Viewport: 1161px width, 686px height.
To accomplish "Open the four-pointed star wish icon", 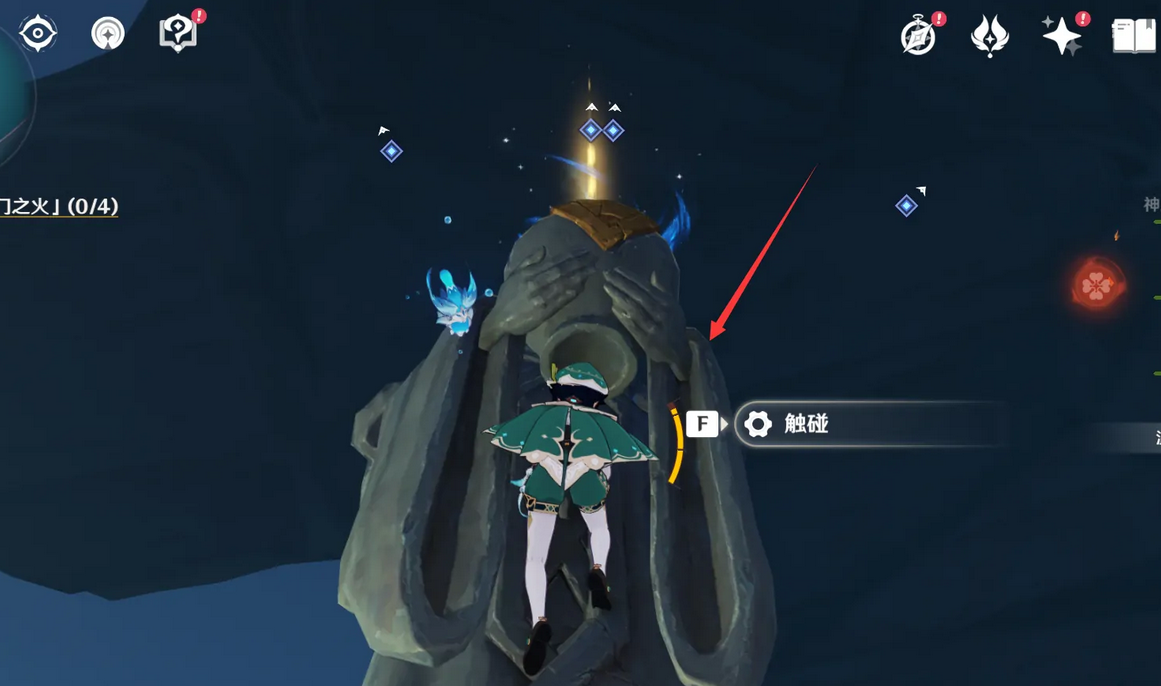I will point(1061,37).
